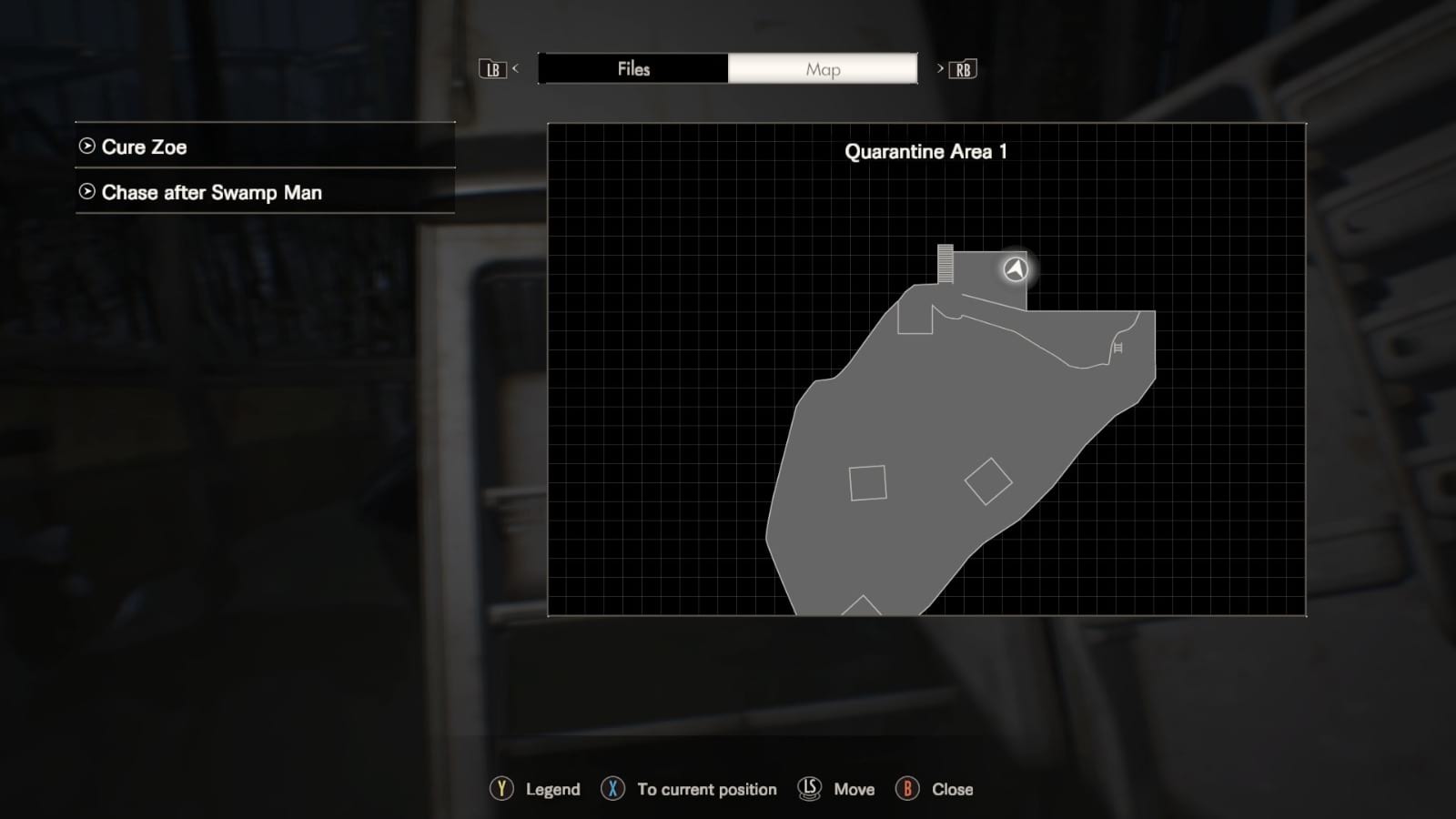
Task: Switch to the Files tab
Action: tap(633, 69)
